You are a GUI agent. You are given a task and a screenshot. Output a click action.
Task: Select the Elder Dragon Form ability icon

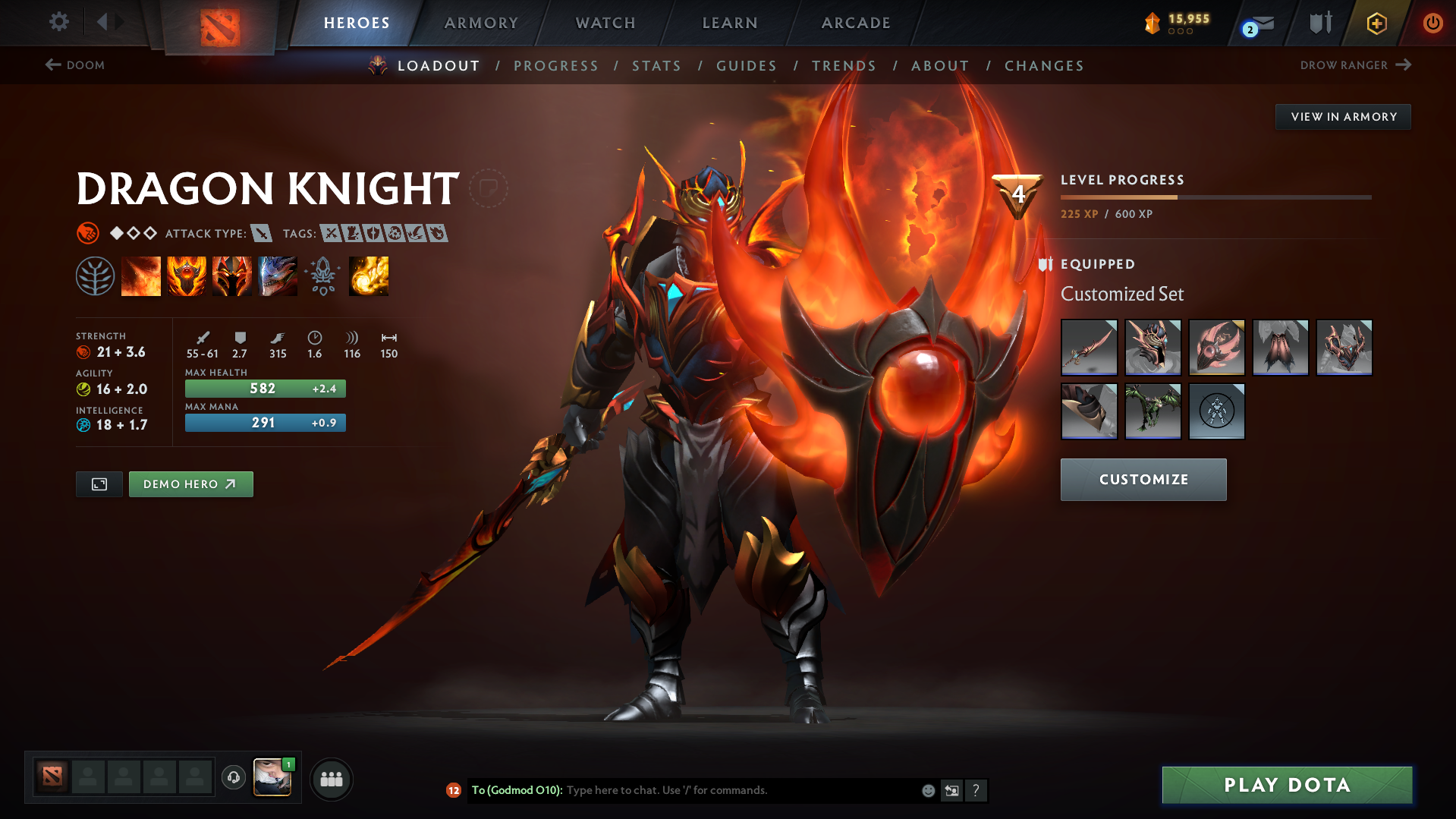tap(278, 276)
